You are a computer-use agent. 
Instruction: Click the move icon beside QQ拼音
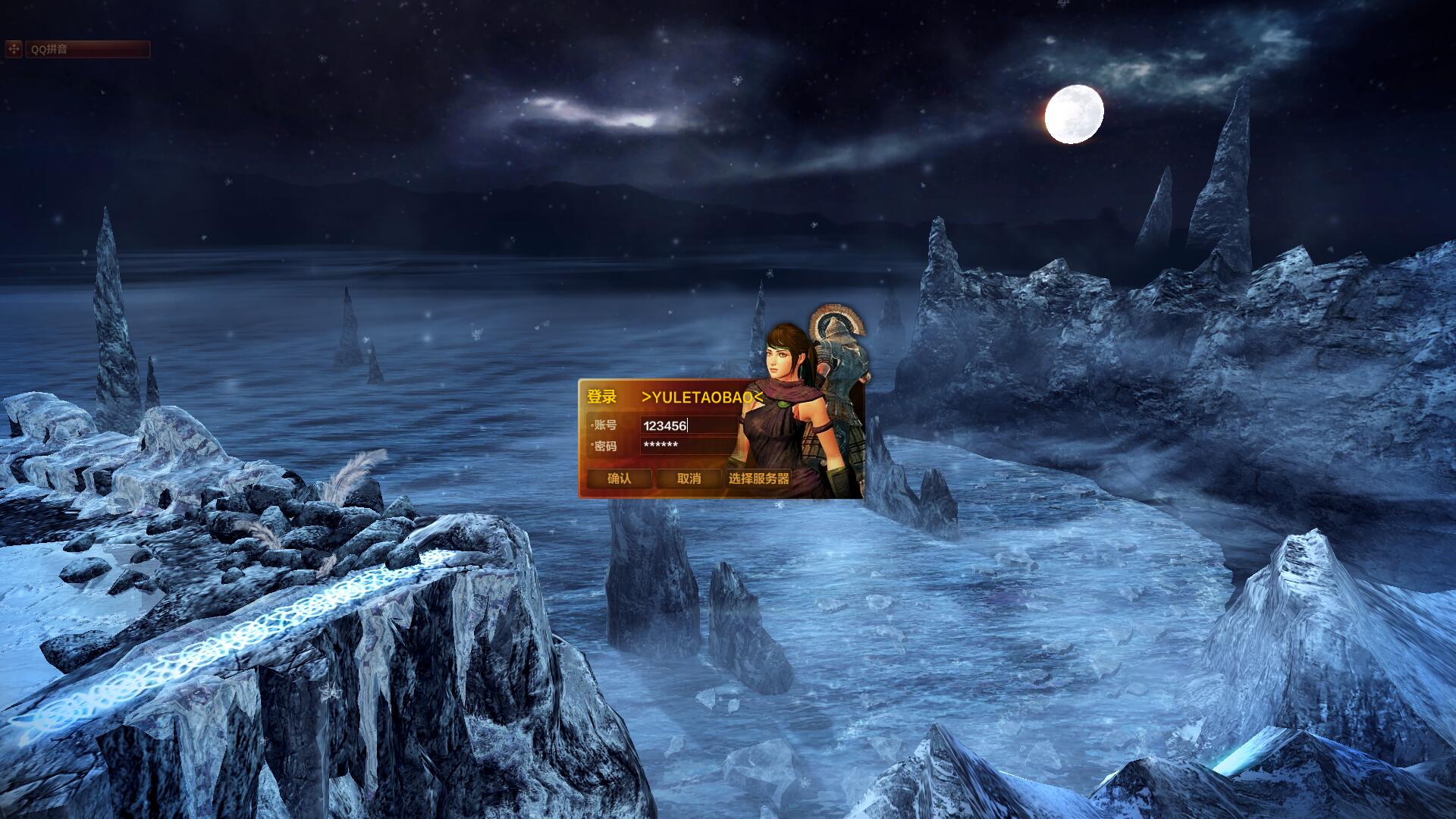coord(14,49)
